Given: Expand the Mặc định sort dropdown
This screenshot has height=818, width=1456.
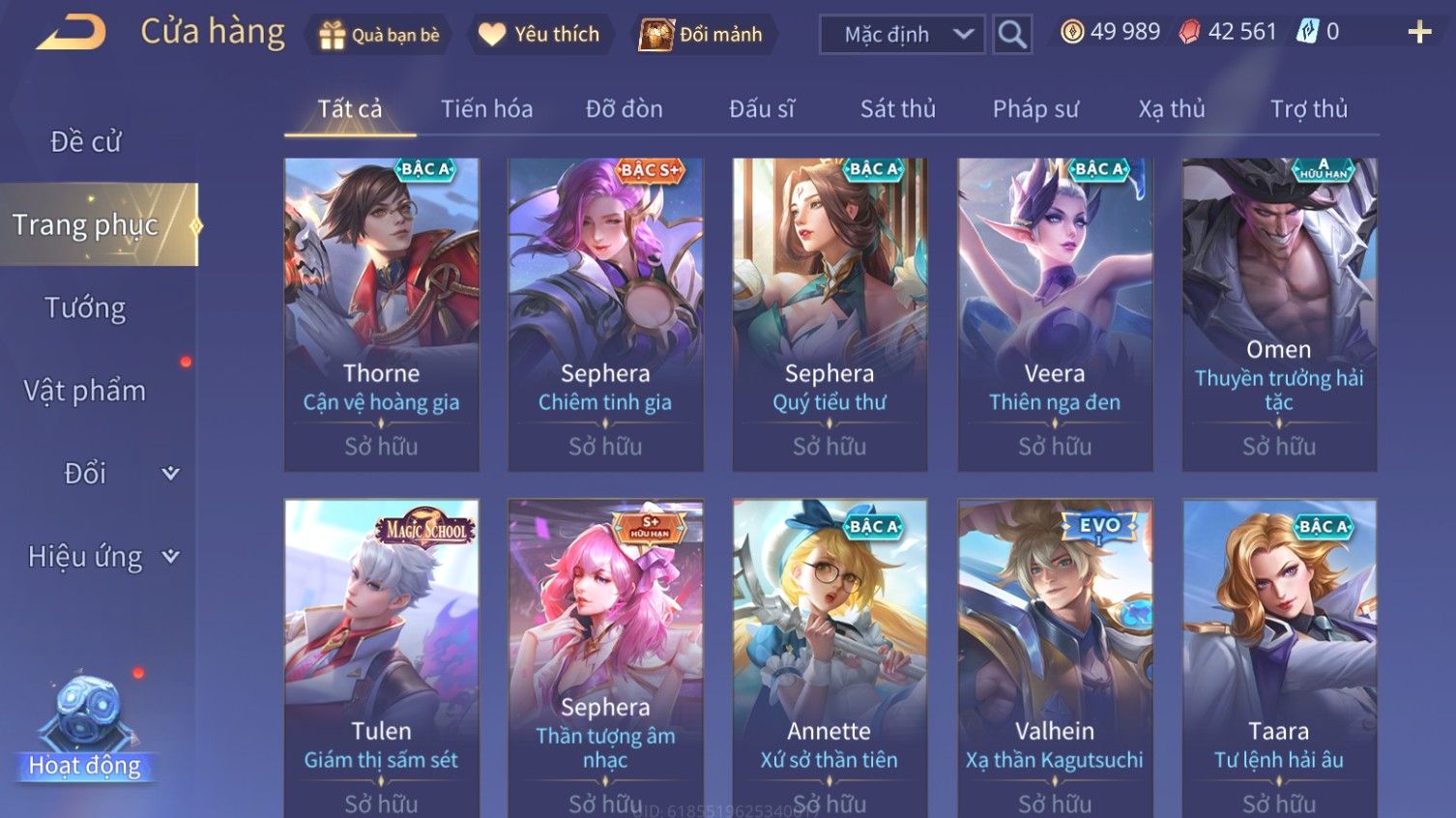Looking at the screenshot, I should click(901, 35).
